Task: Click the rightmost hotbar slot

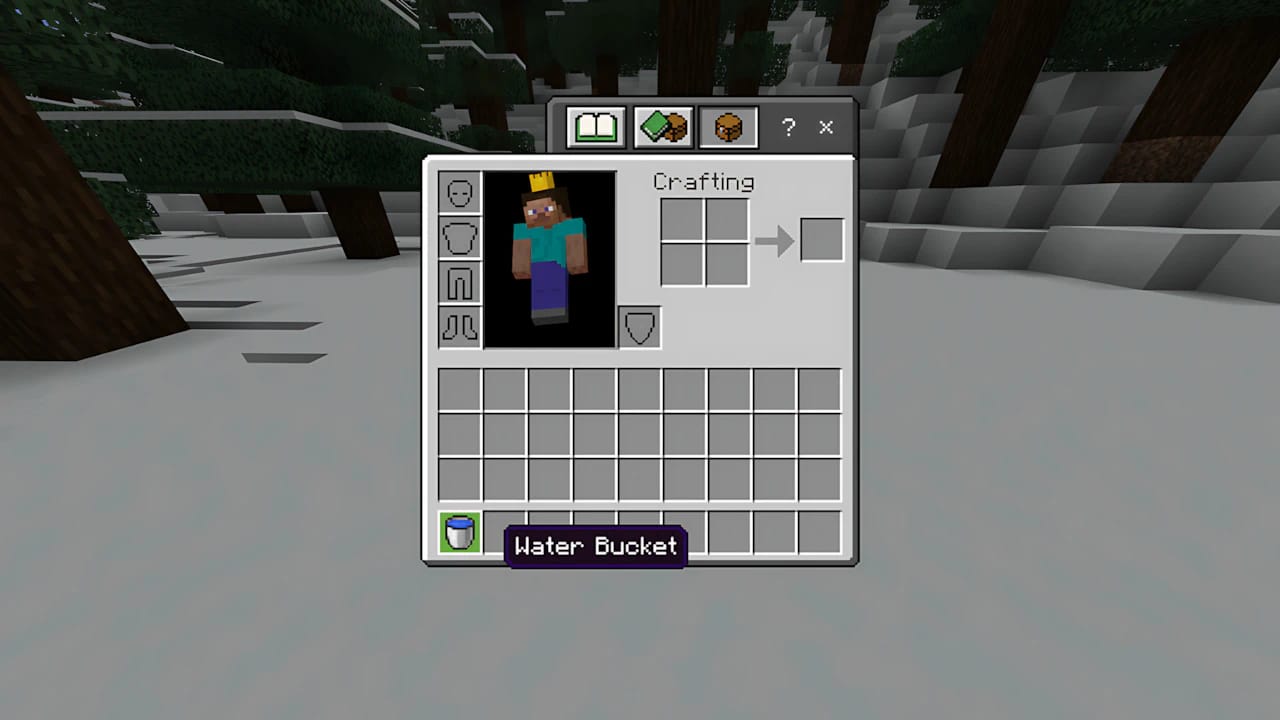Action: point(820,534)
